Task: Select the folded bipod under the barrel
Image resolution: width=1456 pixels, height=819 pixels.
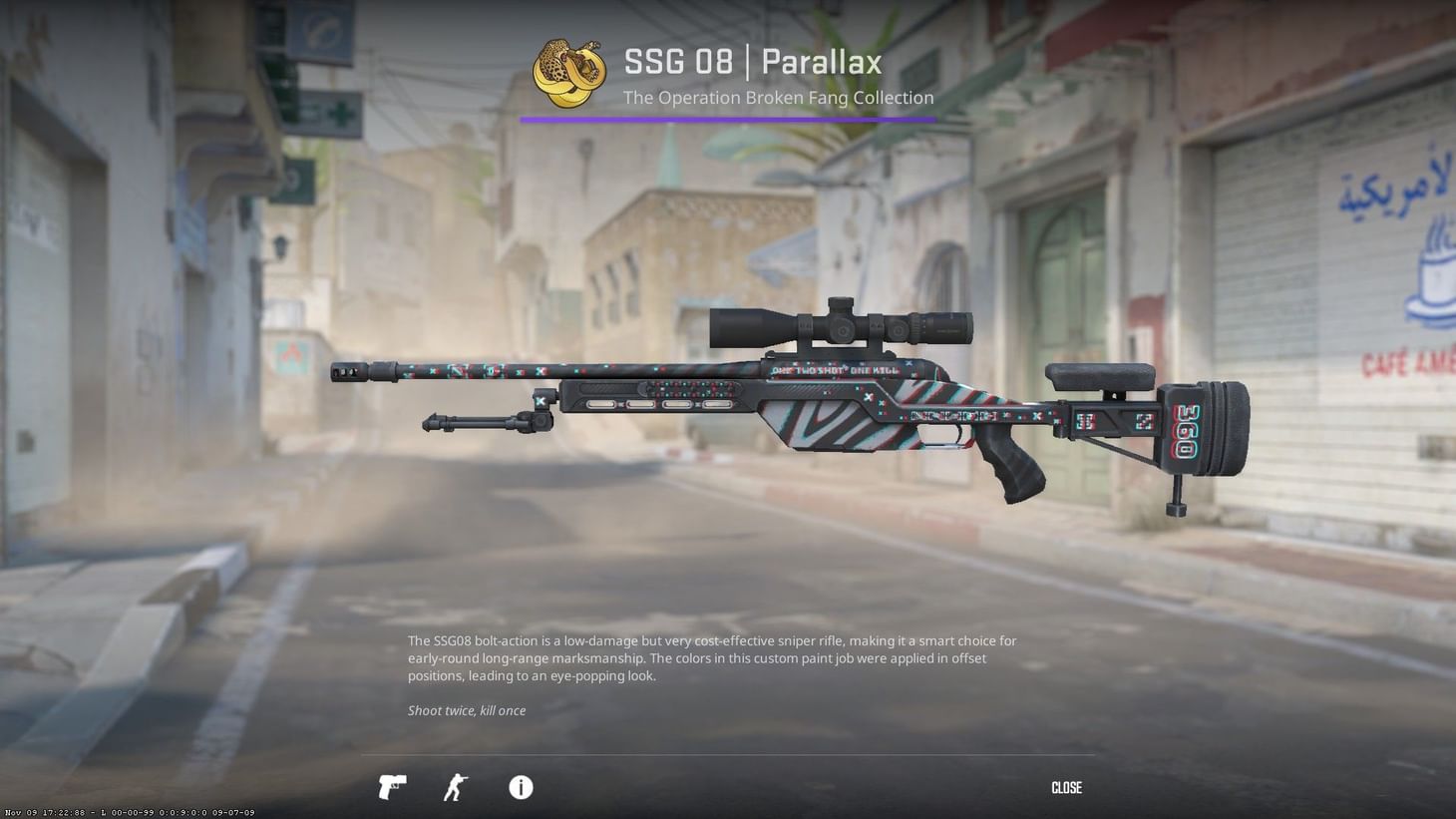Action: (x=484, y=421)
